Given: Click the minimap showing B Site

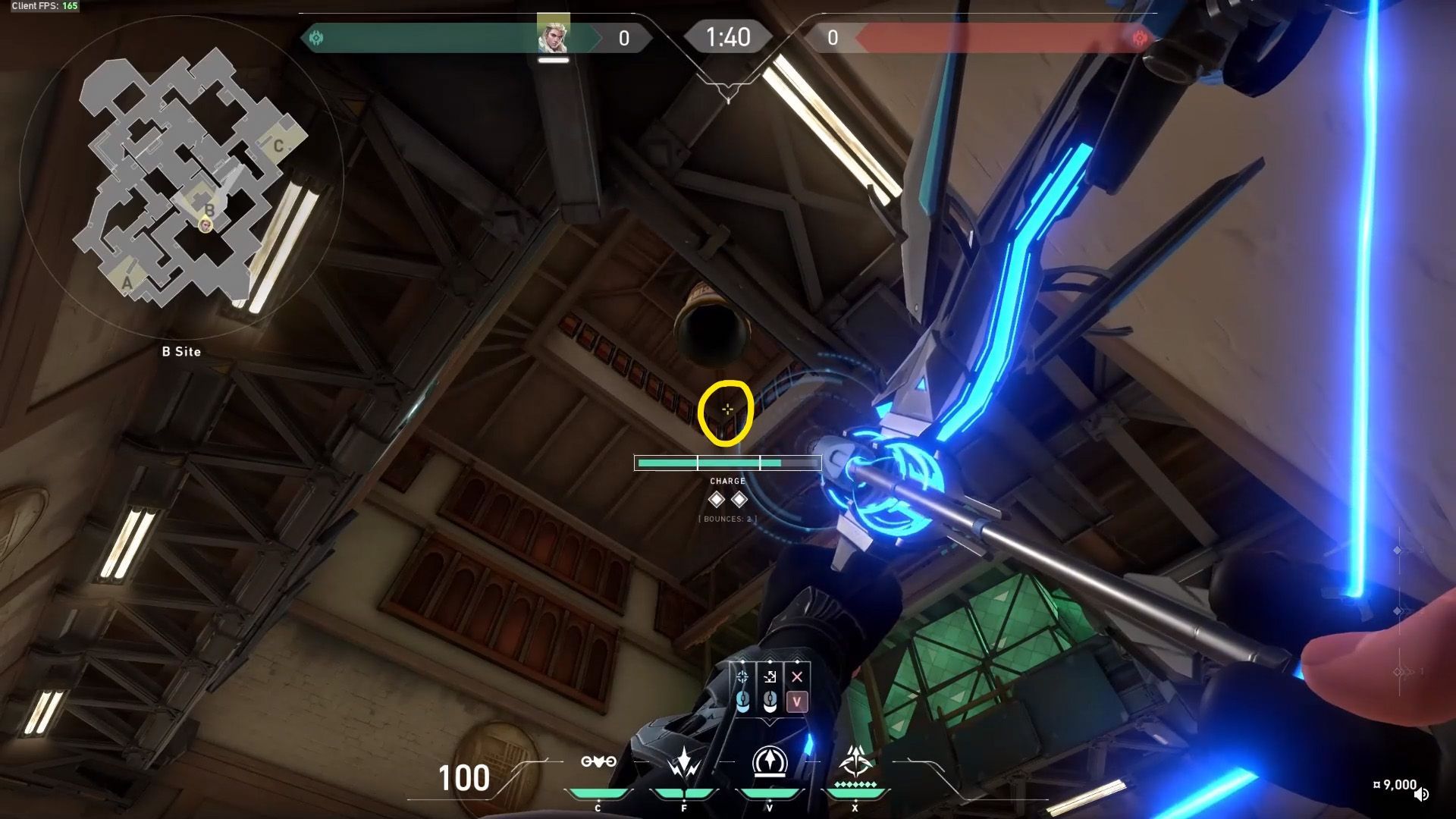Looking at the screenshot, I should [x=182, y=182].
